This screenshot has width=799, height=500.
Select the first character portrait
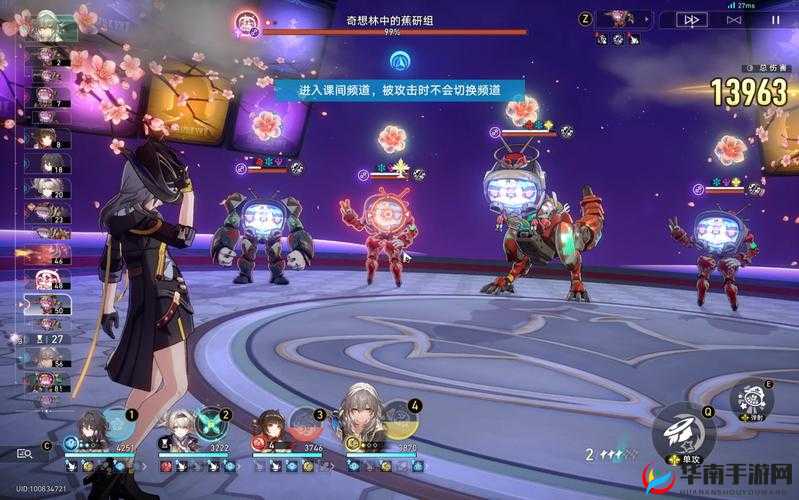[90, 427]
